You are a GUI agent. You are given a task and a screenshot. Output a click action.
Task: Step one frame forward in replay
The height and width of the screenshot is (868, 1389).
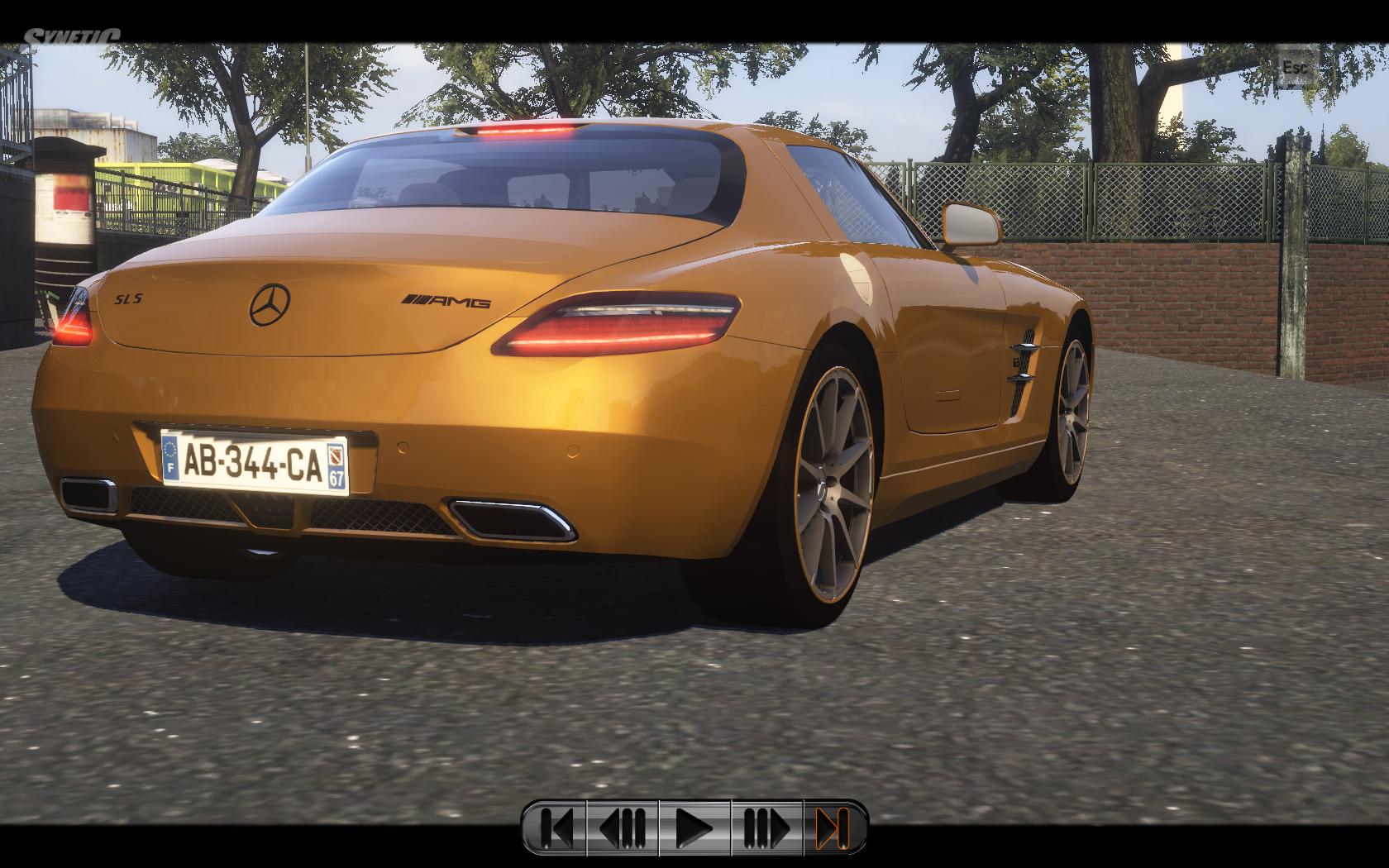[x=766, y=827]
